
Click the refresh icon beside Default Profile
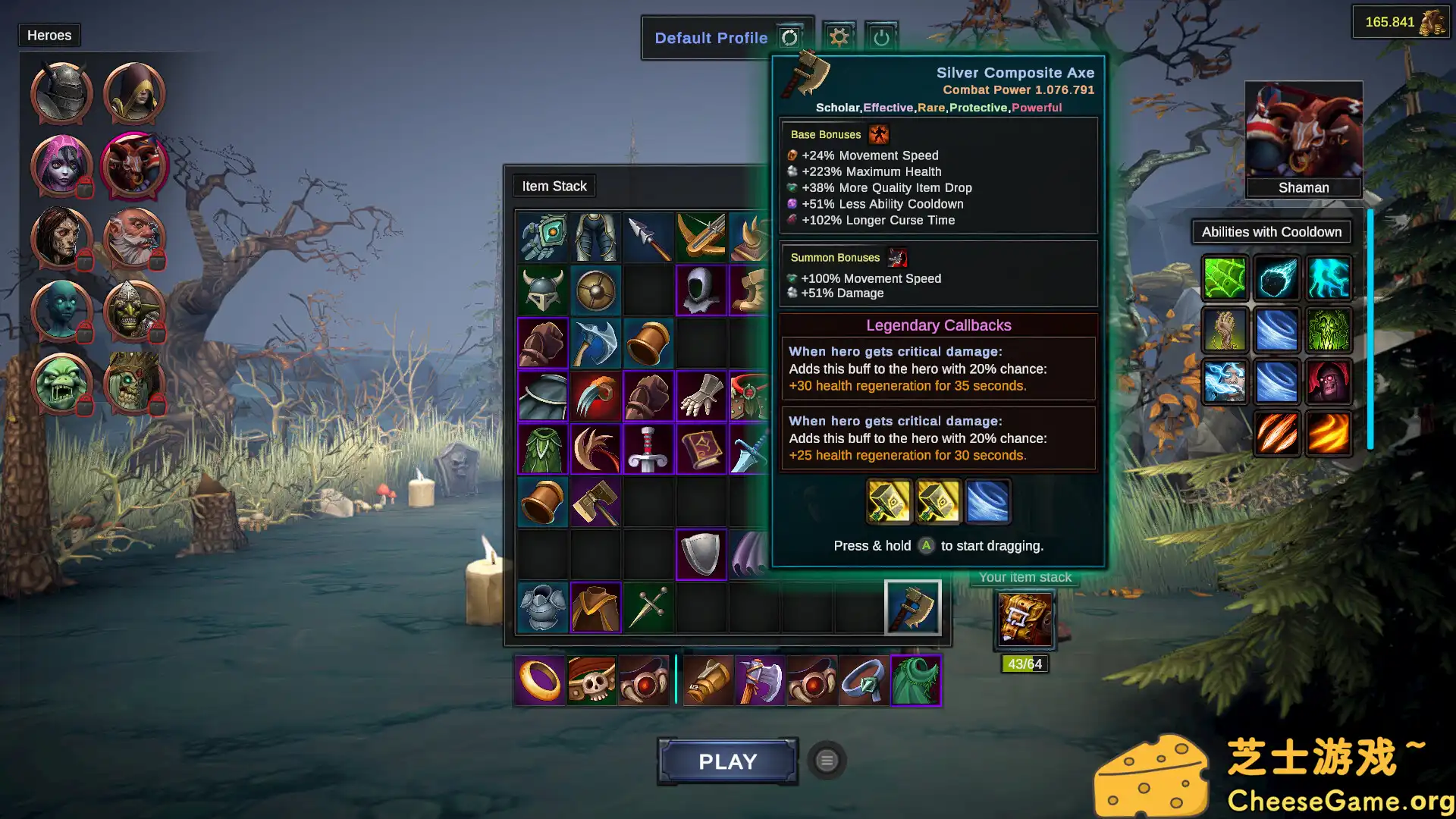[x=789, y=37]
